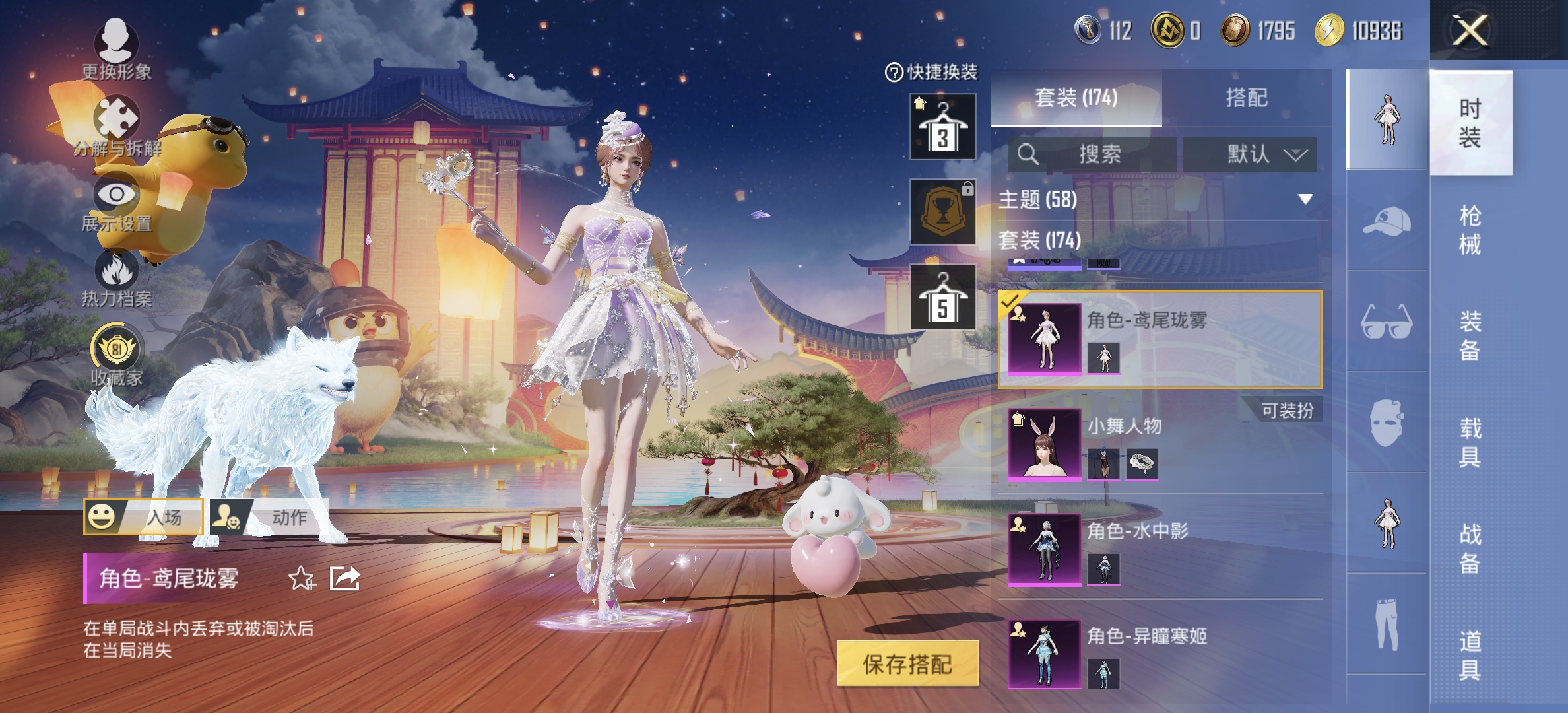Viewport: 1568px width, 713px height.
Task: Open 展示设置 display settings
Action: point(116,201)
